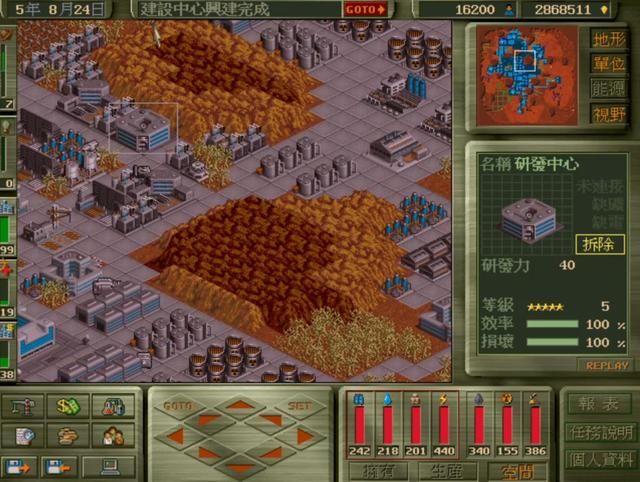Show the 能源 energy minimap overlay
Viewport: 640px width, 482px height.
point(609,90)
